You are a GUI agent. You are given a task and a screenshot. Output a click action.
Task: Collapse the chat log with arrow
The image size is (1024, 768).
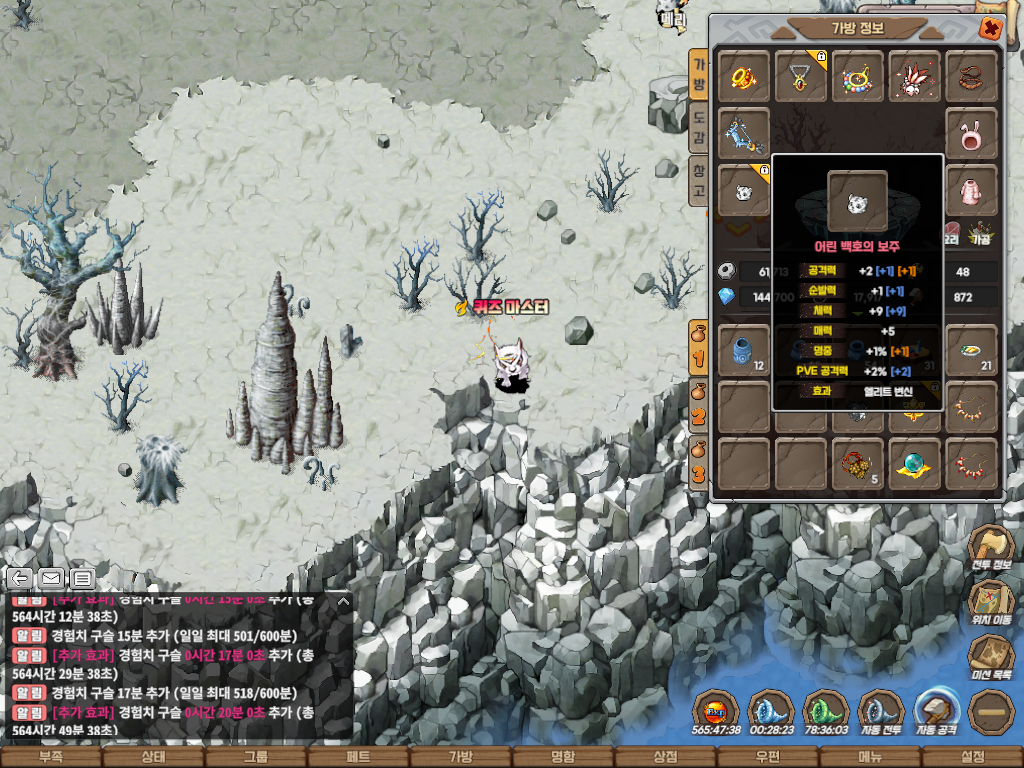click(x=343, y=602)
